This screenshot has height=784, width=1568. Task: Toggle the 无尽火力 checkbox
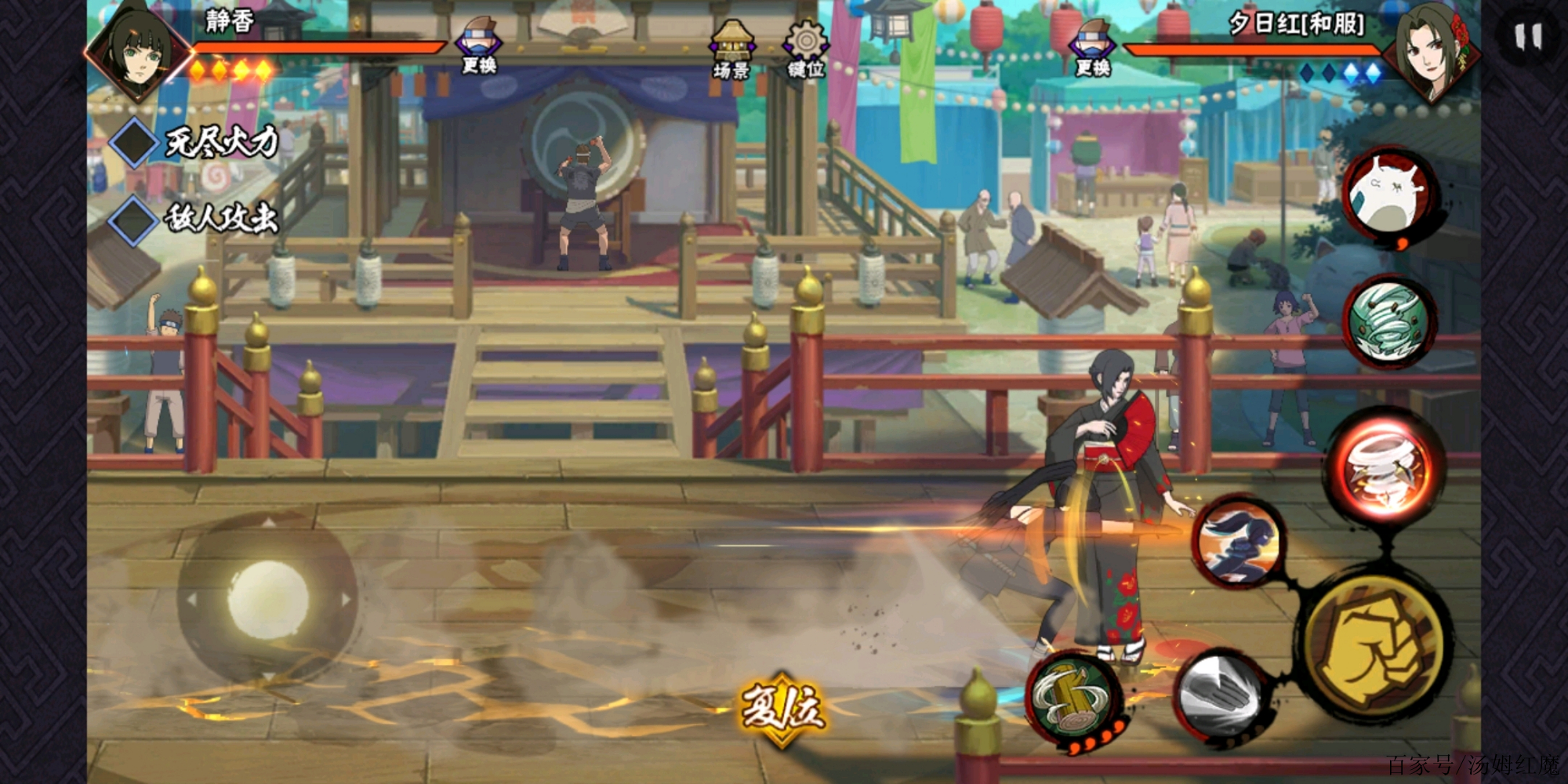pyautogui.click(x=134, y=143)
